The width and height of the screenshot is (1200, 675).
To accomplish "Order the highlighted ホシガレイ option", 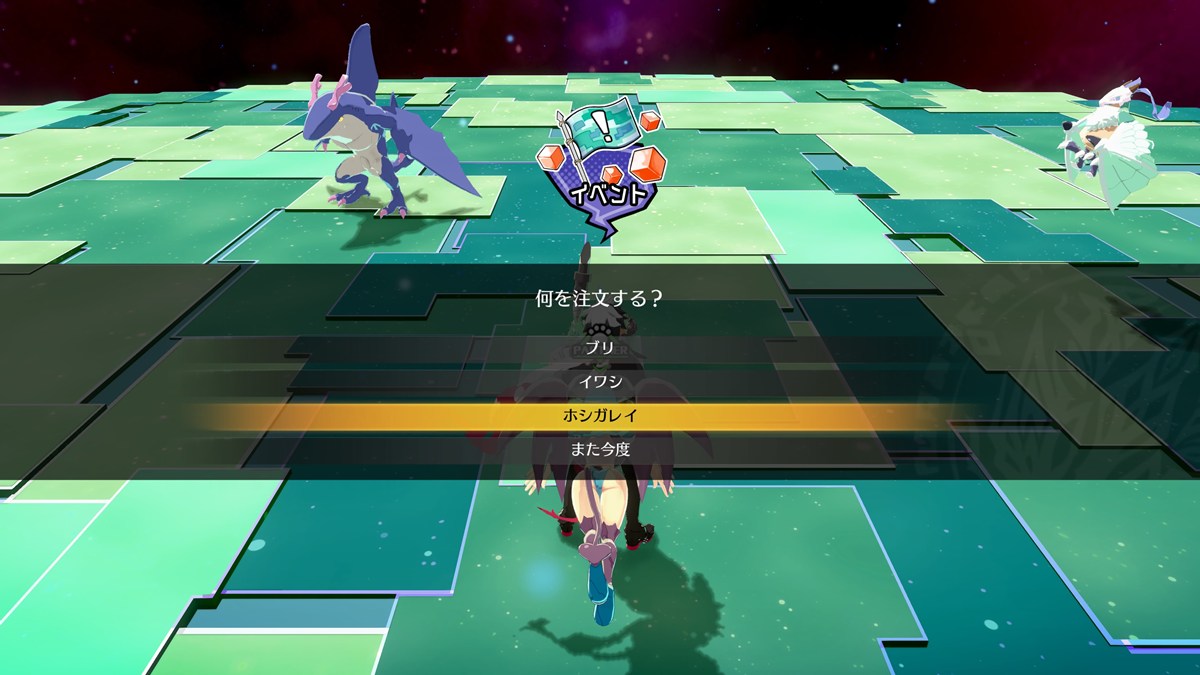I will pyautogui.click(x=600, y=415).
